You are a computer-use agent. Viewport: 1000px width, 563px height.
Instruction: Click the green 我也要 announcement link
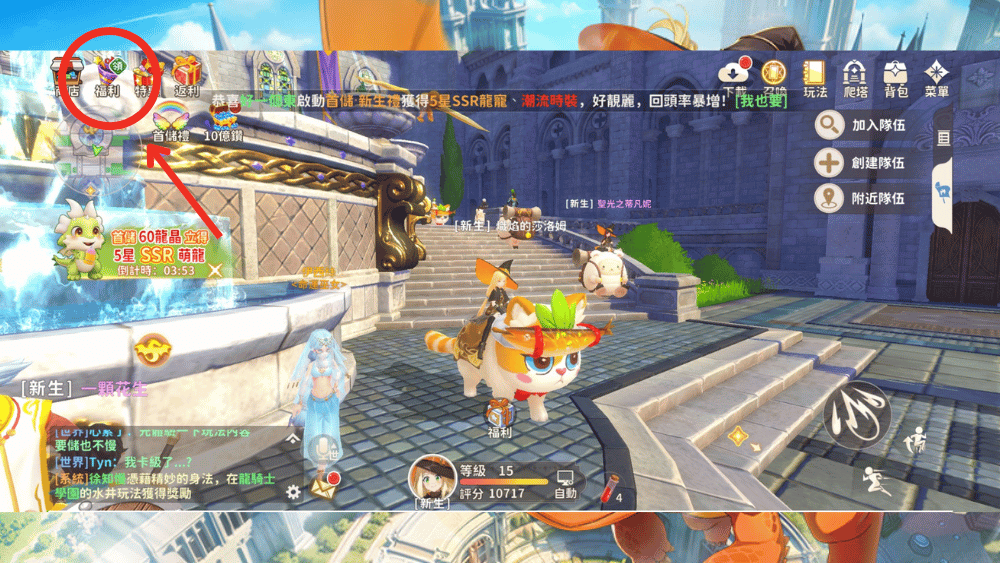pyautogui.click(x=761, y=101)
